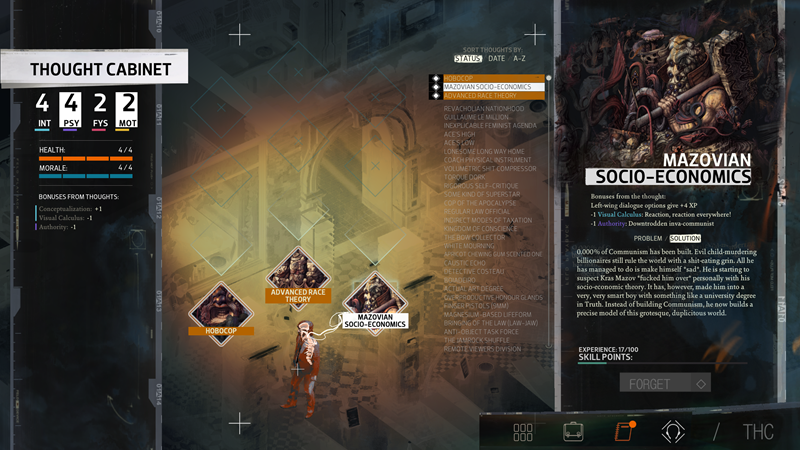Open Inexplicable Feminist Agenda thought

pyautogui.click(x=491, y=124)
